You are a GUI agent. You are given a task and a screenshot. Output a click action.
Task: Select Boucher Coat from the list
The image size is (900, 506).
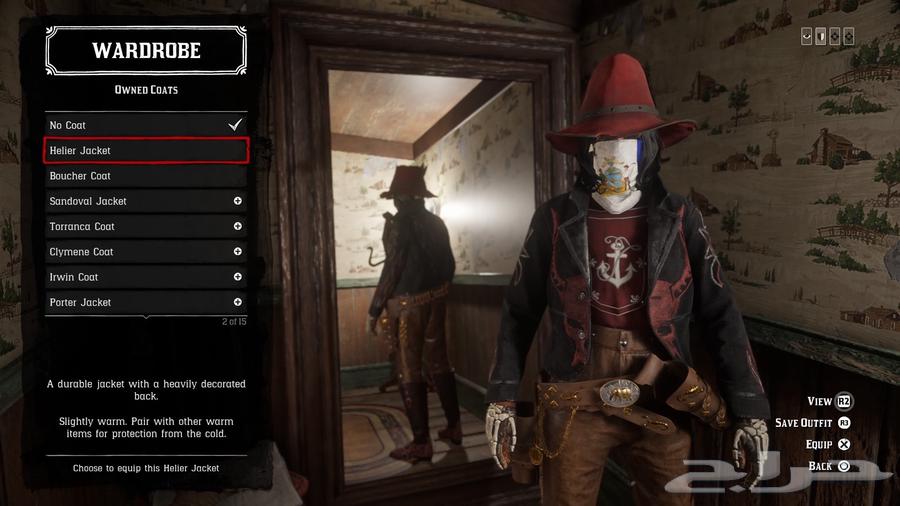point(146,176)
